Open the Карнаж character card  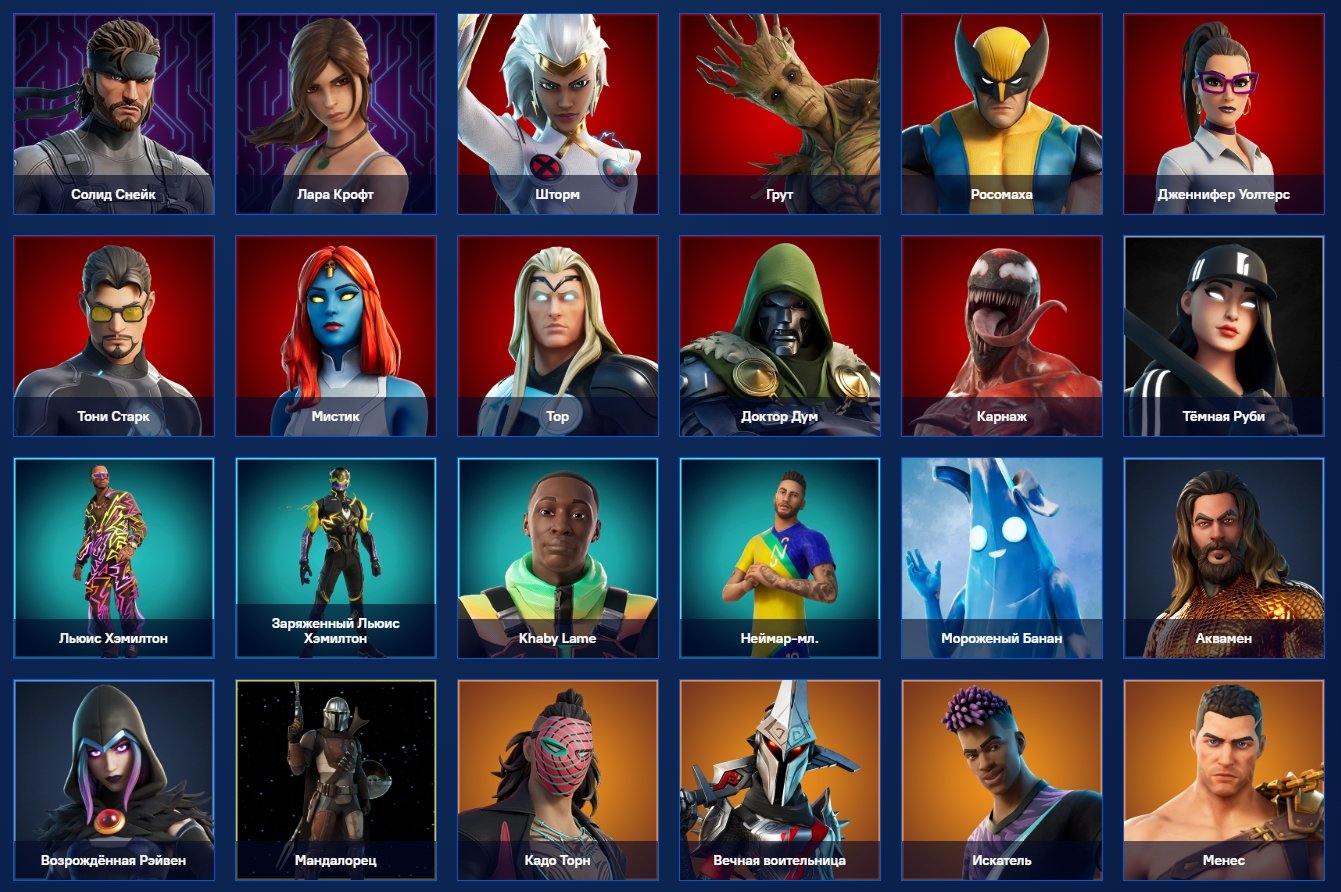pos(1003,333)
